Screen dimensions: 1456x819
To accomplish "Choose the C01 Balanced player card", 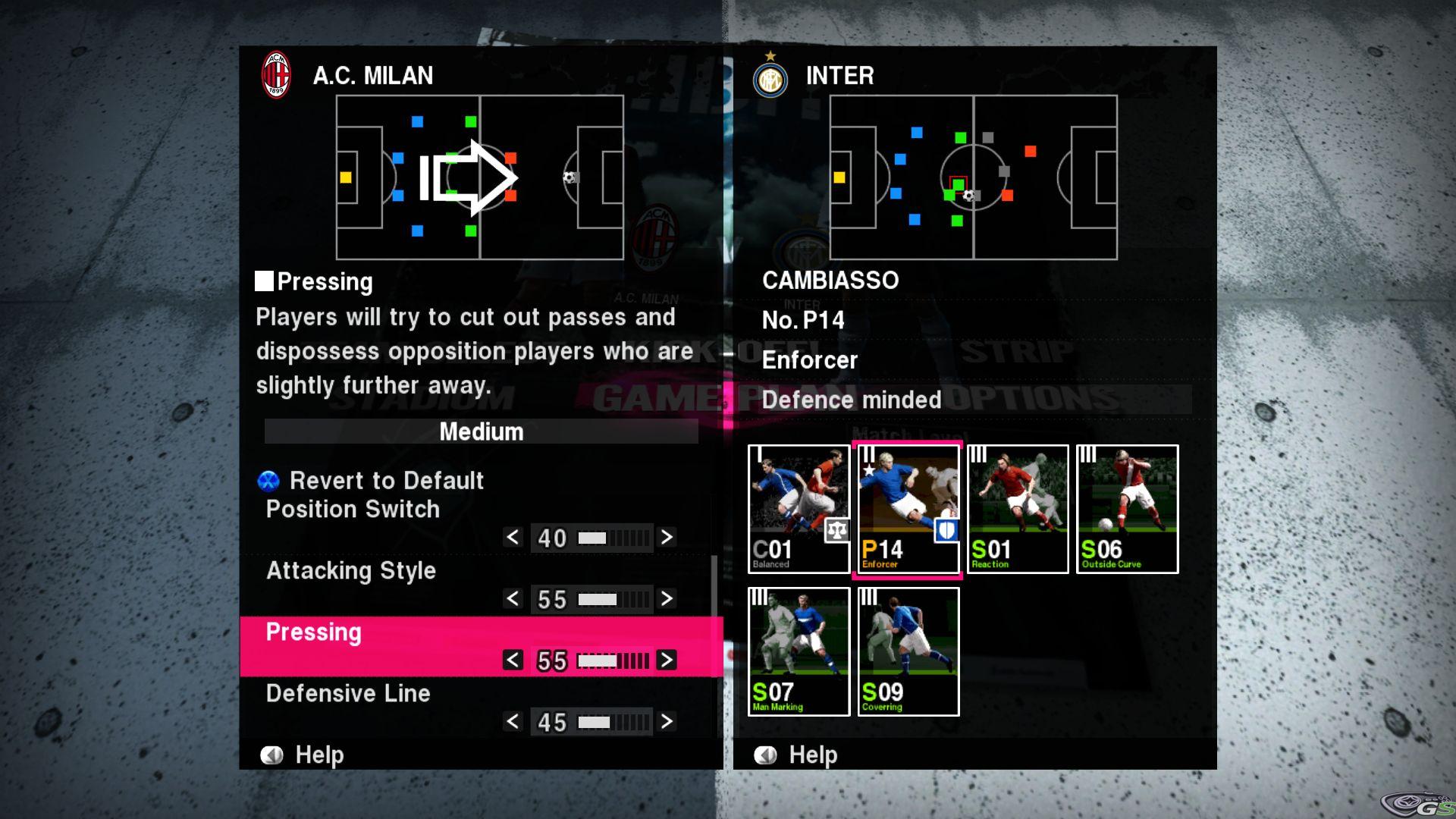I will pos(799,509).
